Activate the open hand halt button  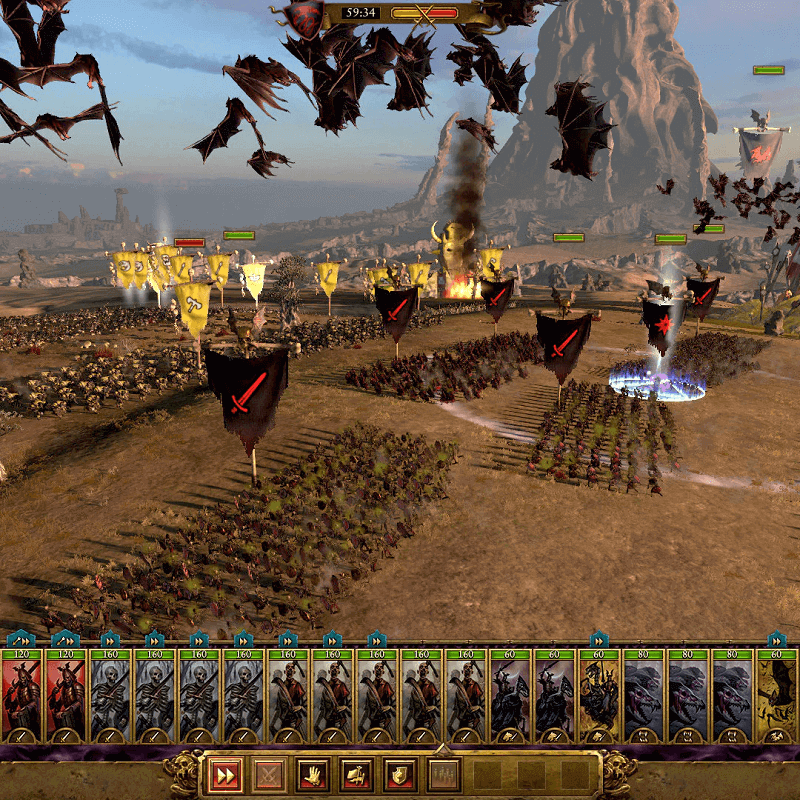[x=312, y=774]
